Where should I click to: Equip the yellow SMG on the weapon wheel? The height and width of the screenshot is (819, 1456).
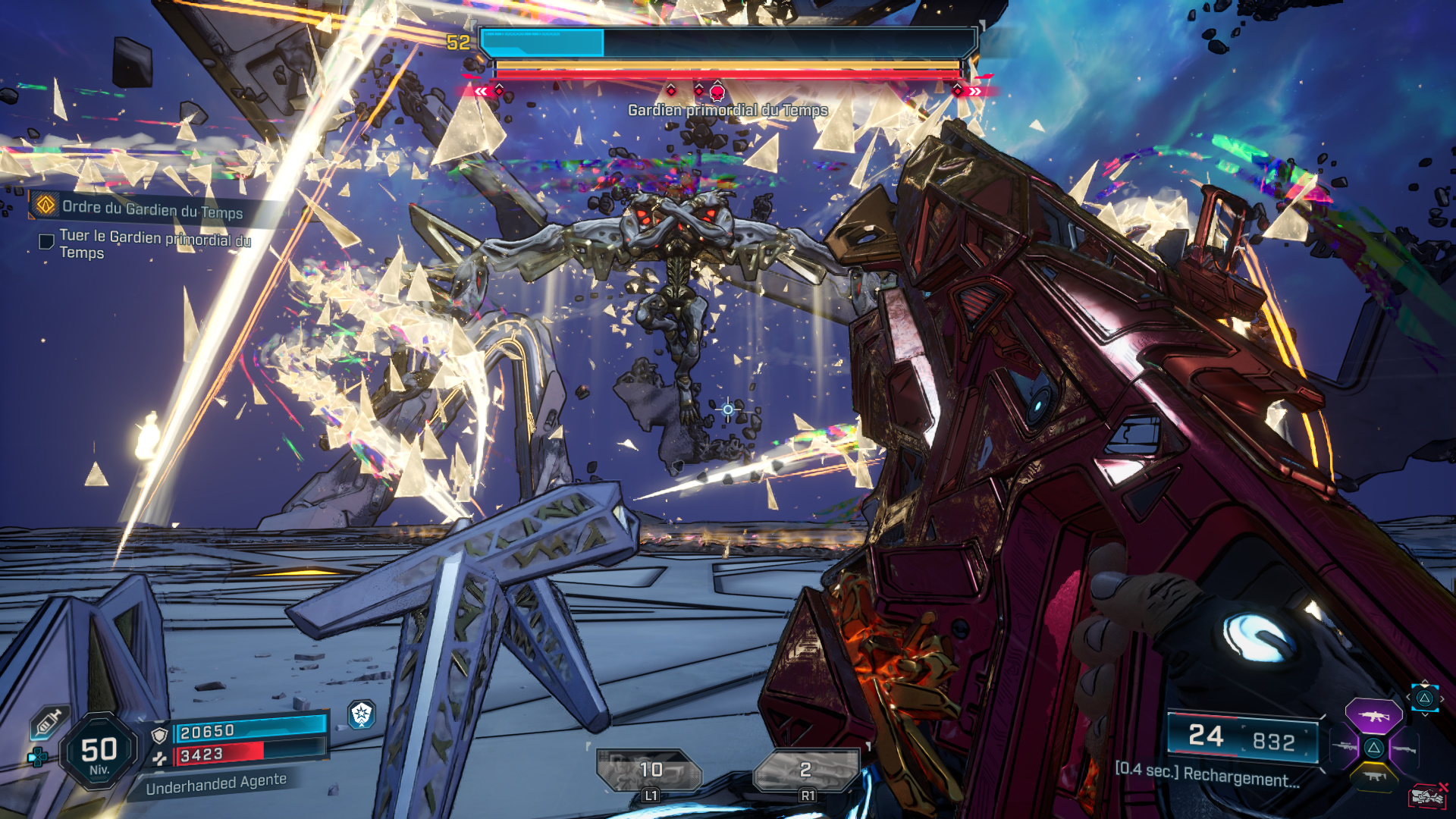tap(1375, 777)
